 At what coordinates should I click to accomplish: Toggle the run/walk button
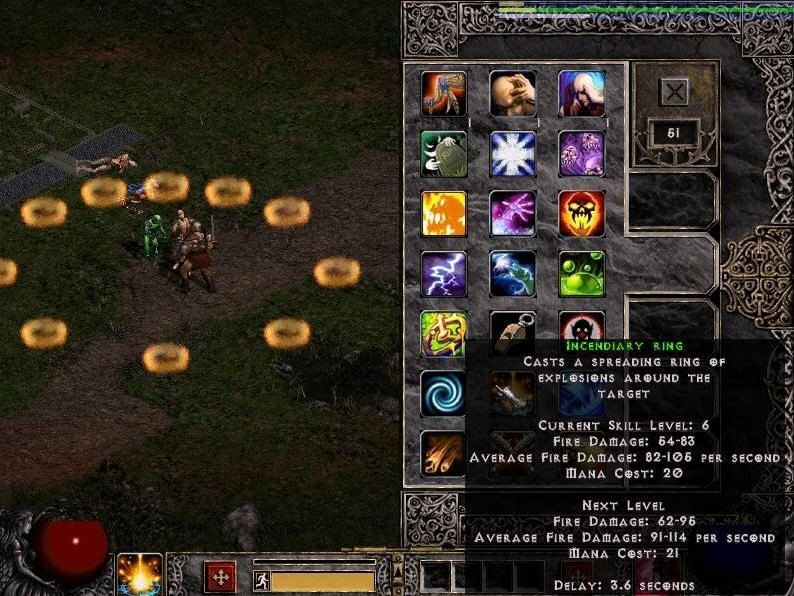pyautogui.click(x=261, y=580)
